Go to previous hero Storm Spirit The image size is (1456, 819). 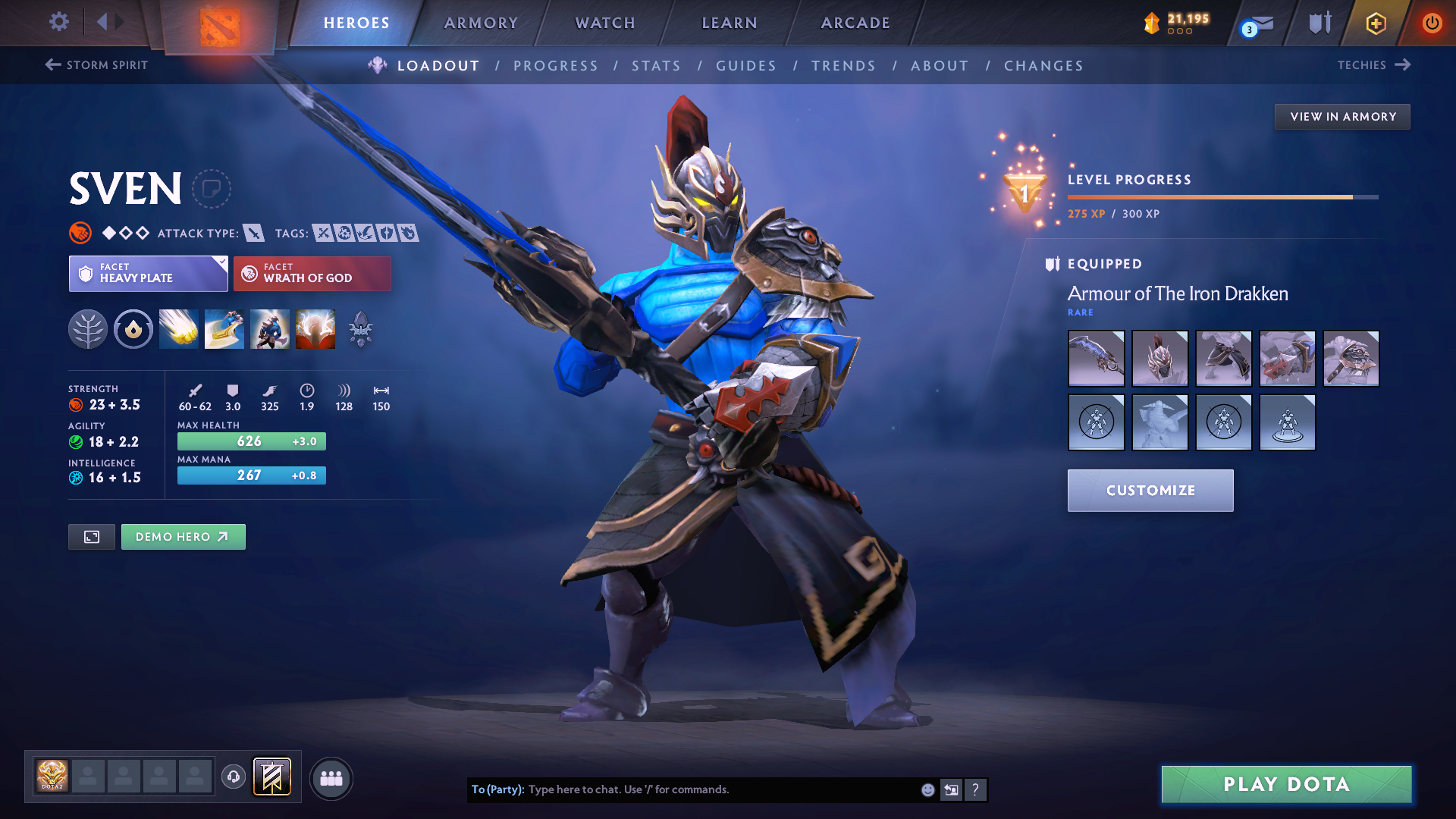[x=96, y=65]
